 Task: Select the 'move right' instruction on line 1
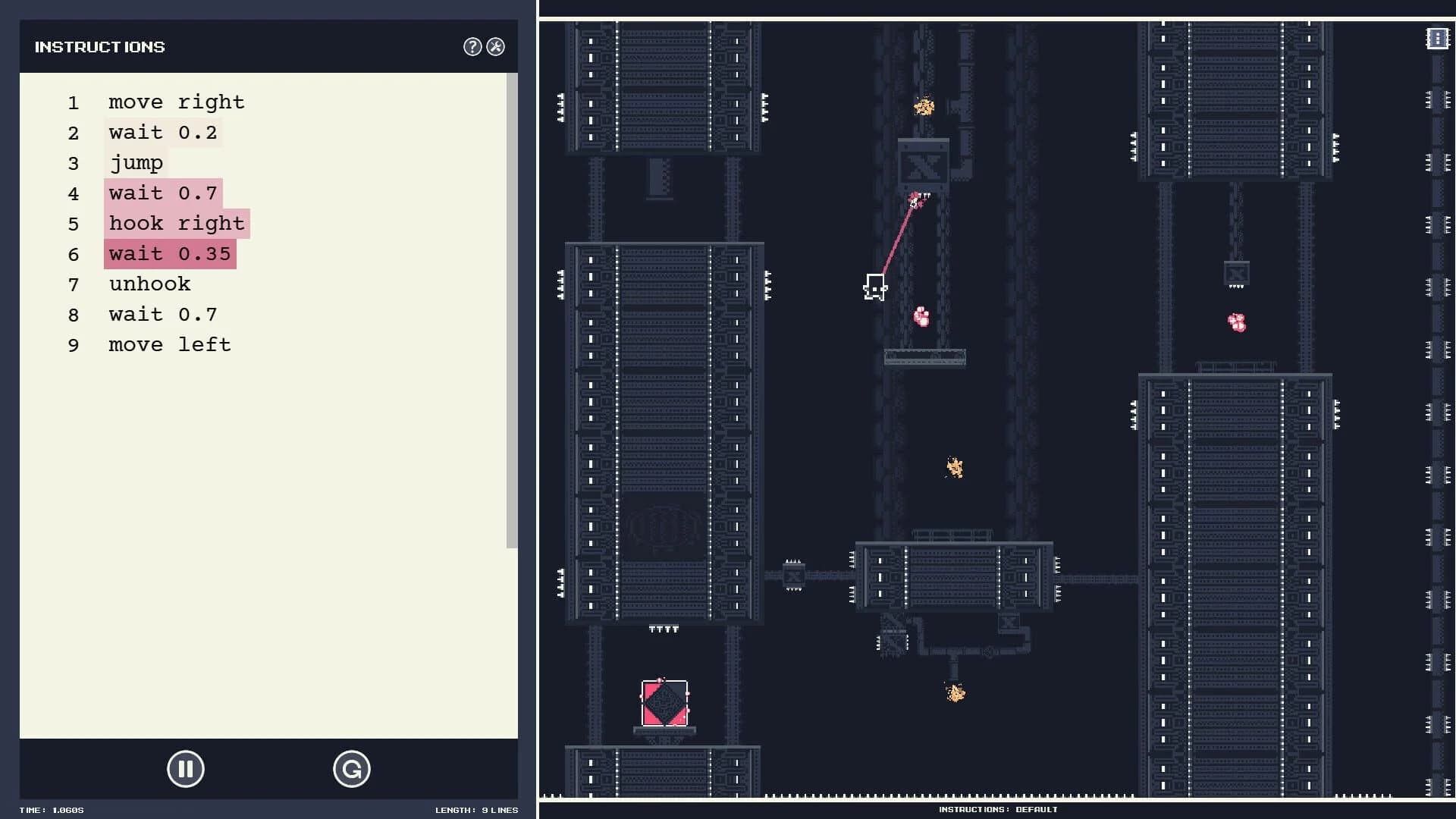click(x=176, y=102)
